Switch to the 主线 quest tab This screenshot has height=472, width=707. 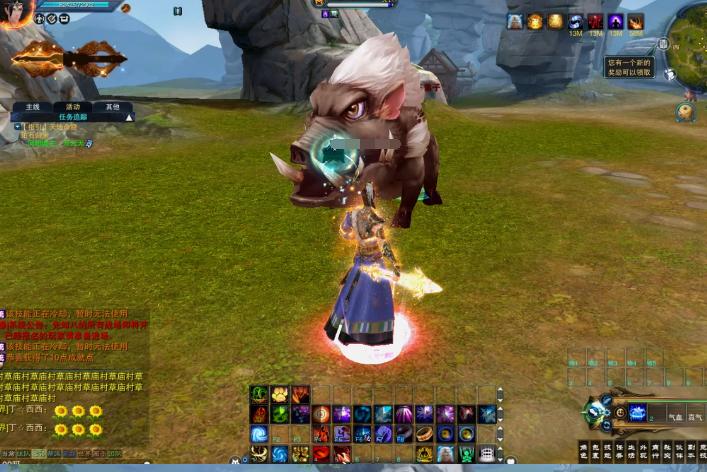pos(33,106)
